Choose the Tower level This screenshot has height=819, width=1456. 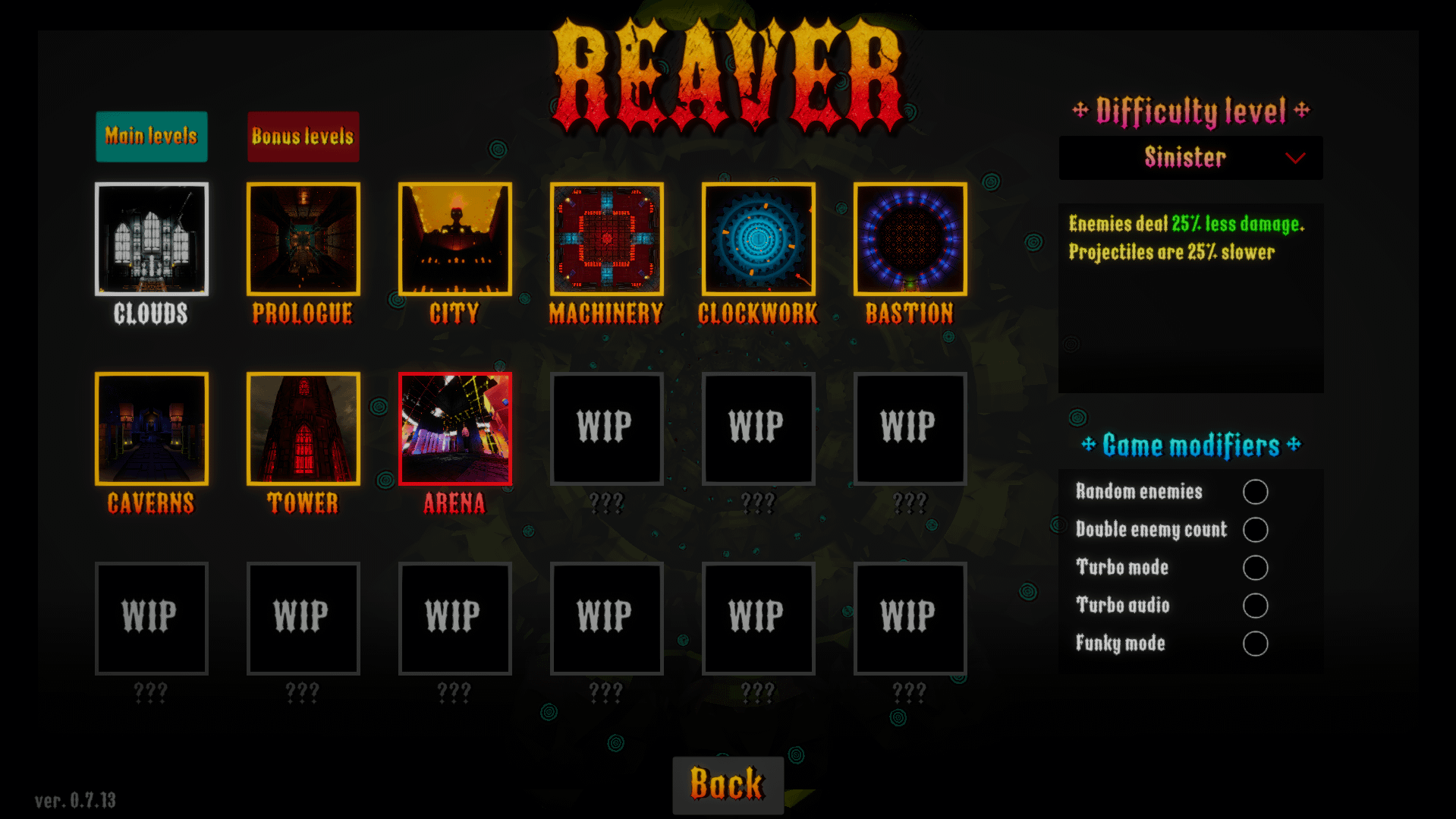click(x=303, y=429)
